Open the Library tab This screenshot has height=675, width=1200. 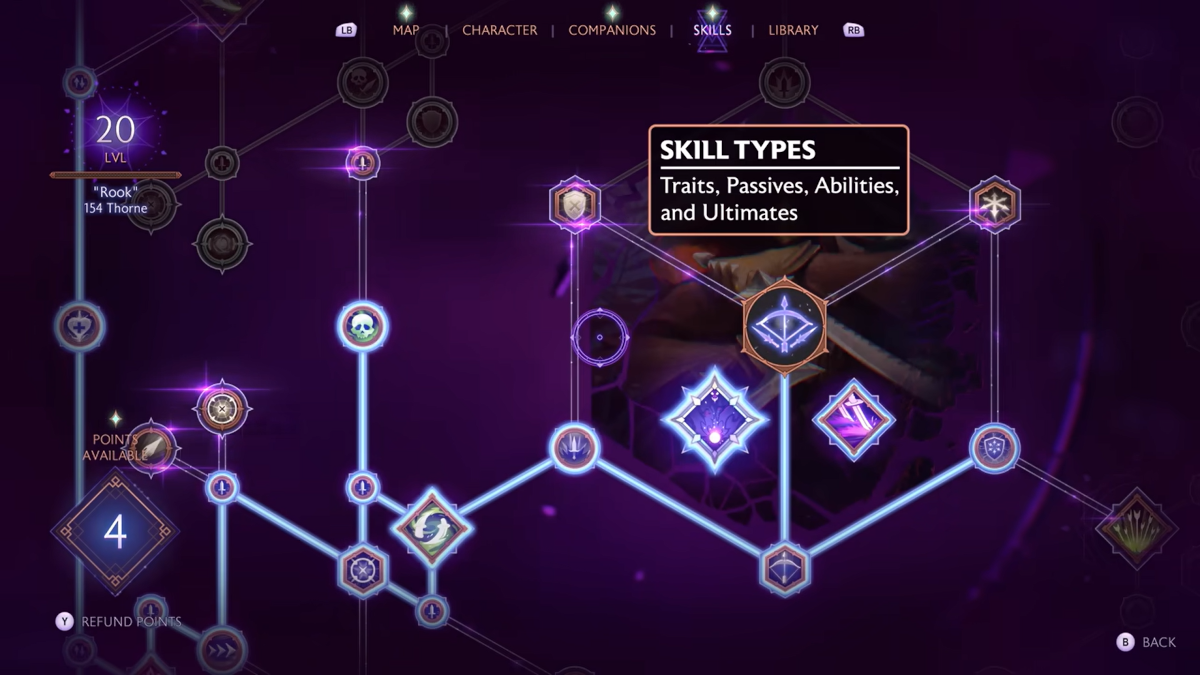click(793, 30)
